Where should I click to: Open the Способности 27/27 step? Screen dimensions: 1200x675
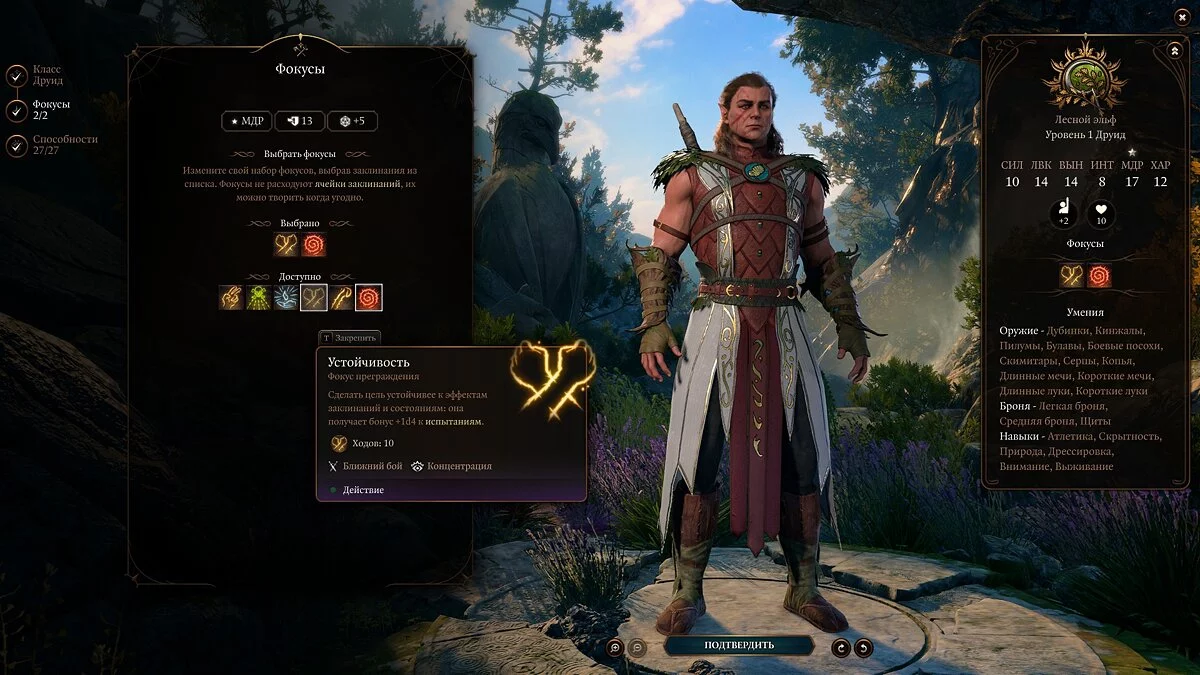[17, 146]
